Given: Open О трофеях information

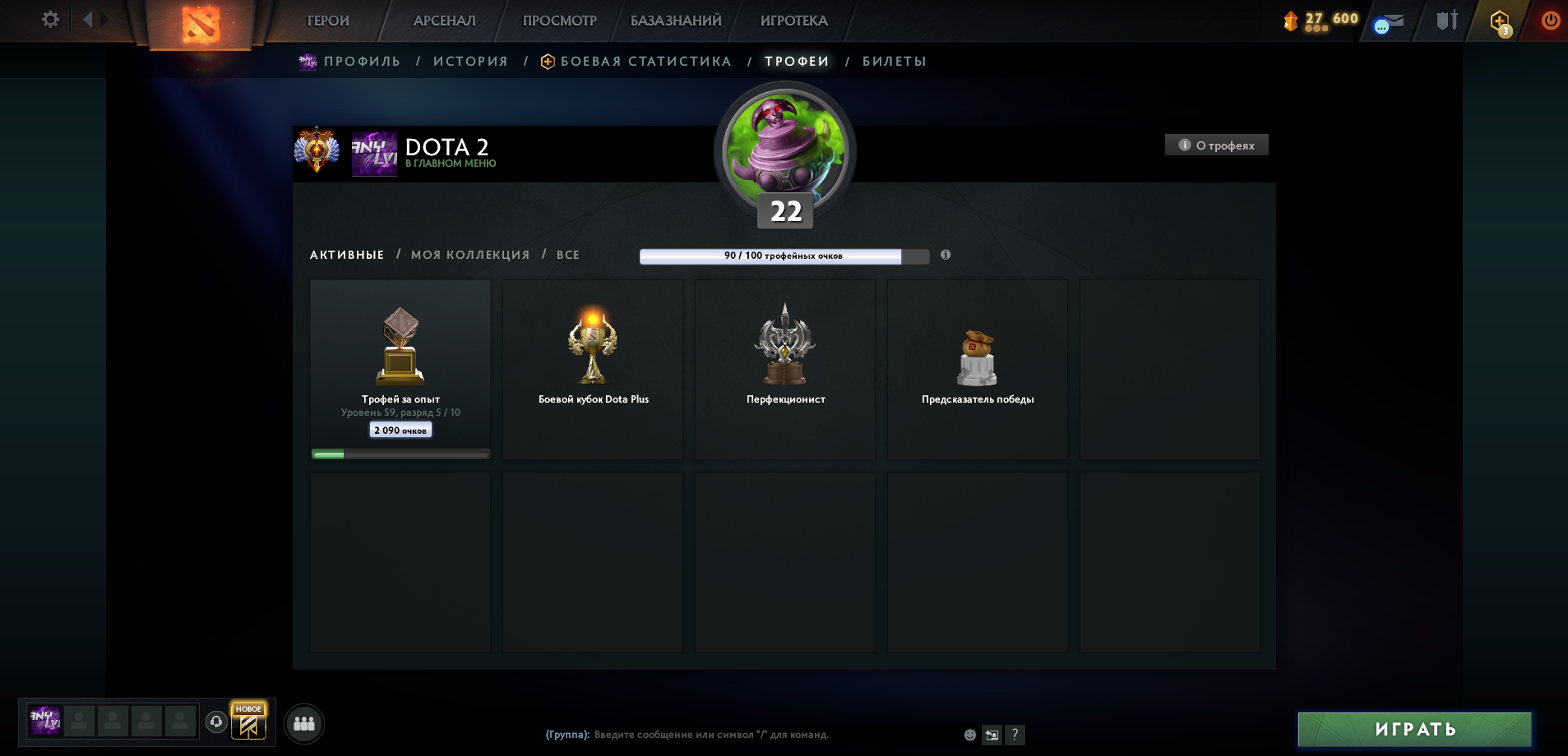Looking at the screenshot, I should (x=1217, y=144).
